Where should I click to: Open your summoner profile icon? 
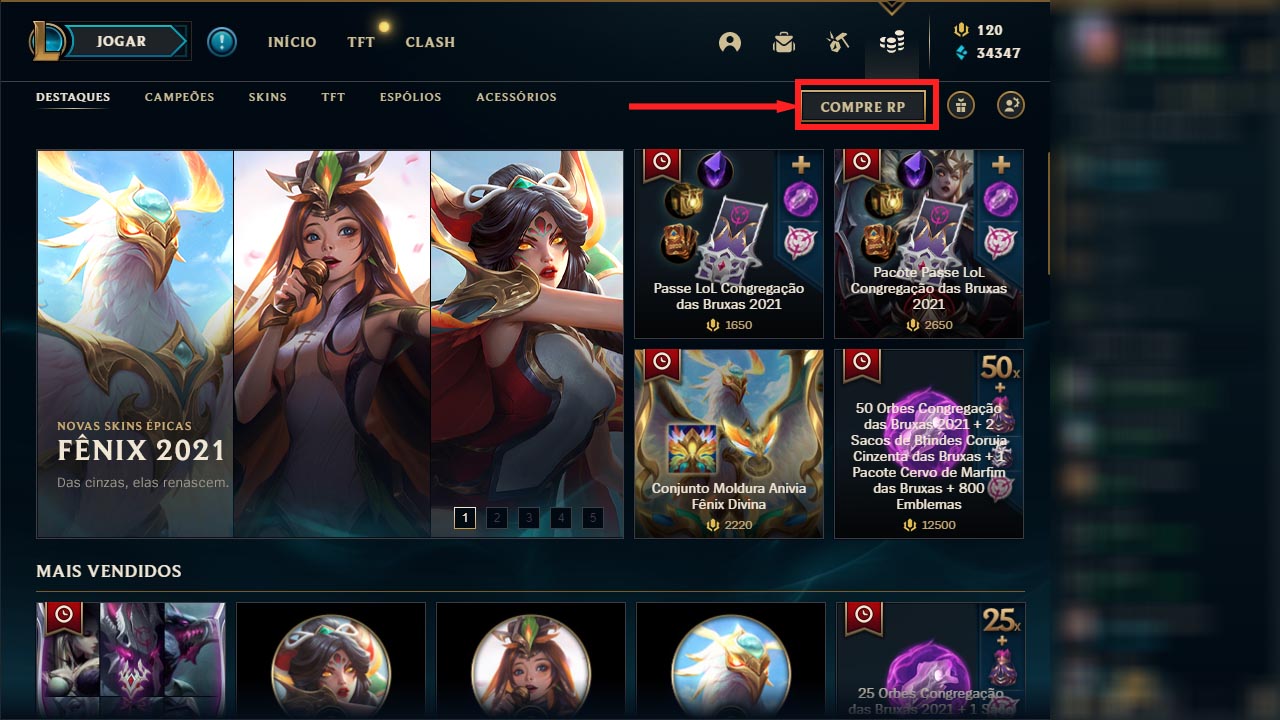[729, 42]
